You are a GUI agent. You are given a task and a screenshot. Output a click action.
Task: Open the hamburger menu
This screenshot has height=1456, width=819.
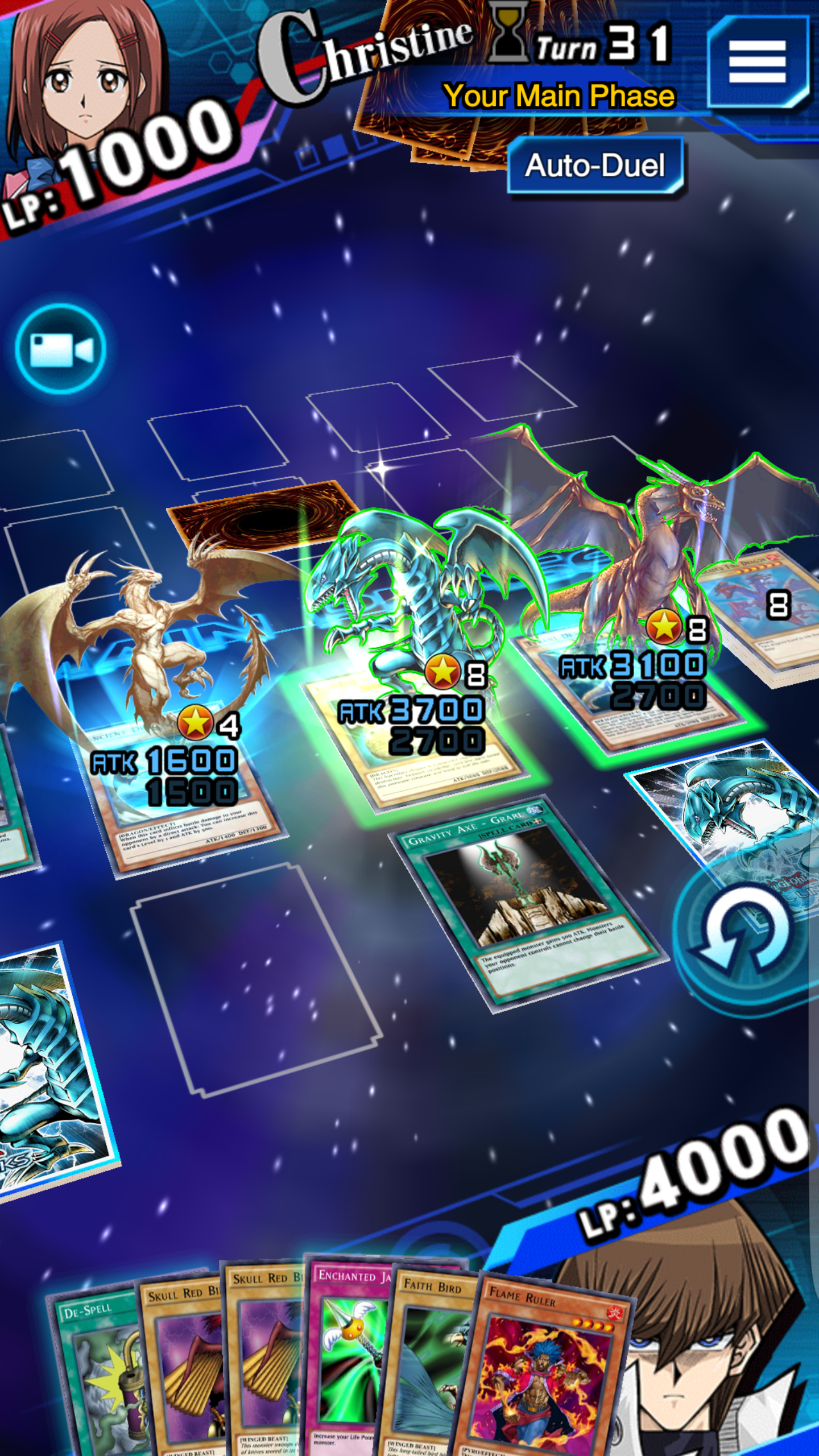(758, 61)
